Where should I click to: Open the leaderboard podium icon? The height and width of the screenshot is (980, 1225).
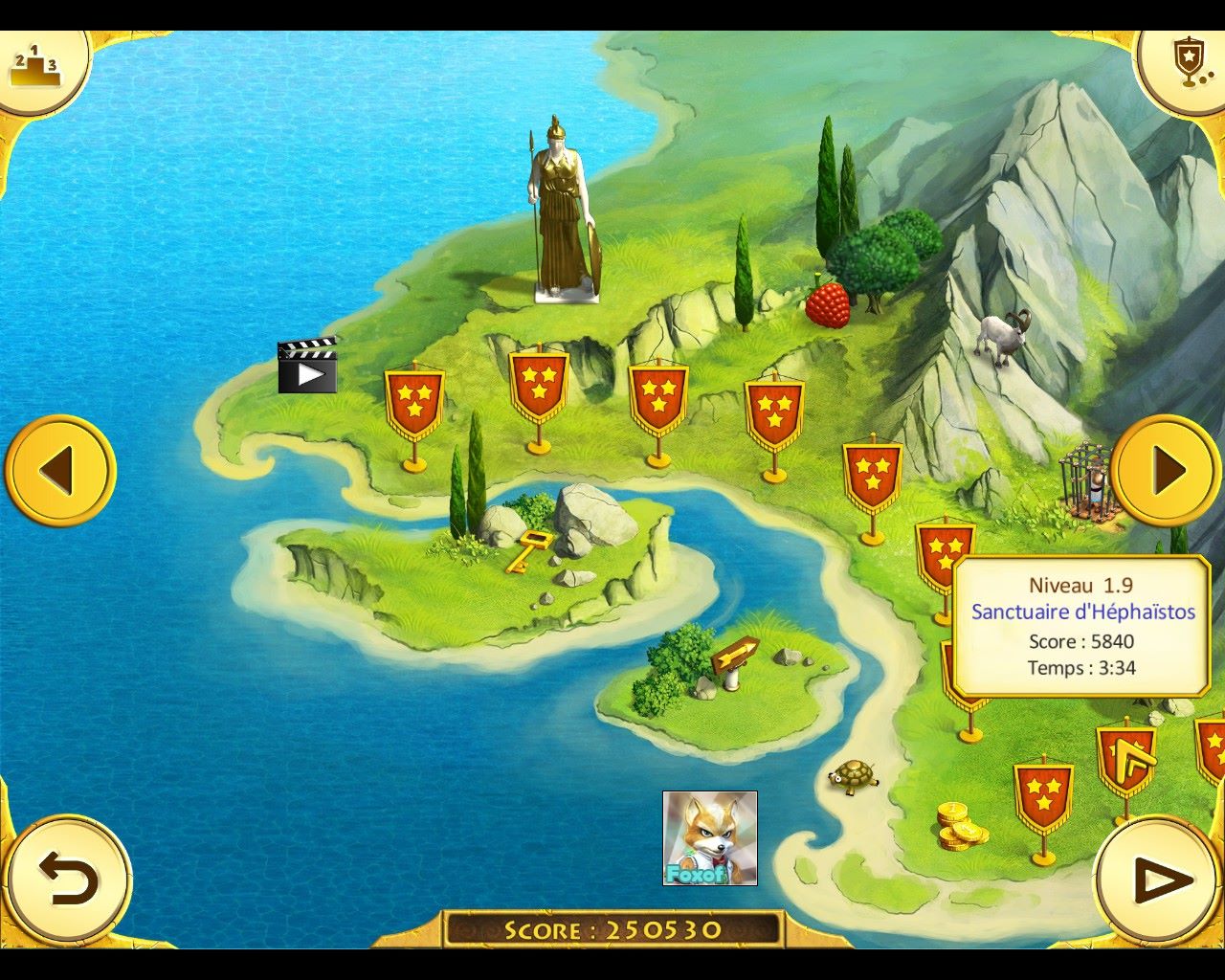tap(35, 66)
